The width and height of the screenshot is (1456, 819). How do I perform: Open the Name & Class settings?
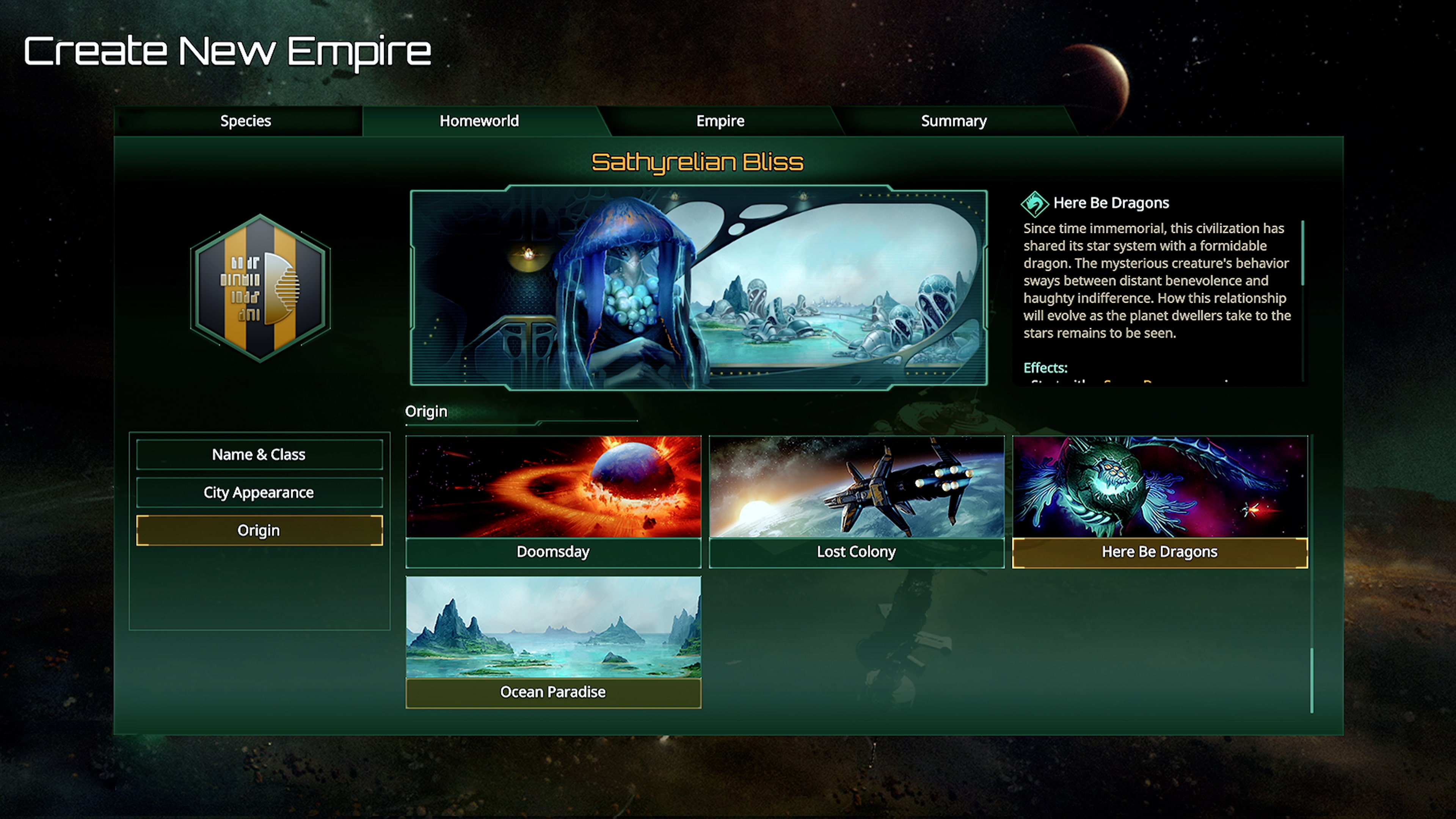click(x=259, y=454)
